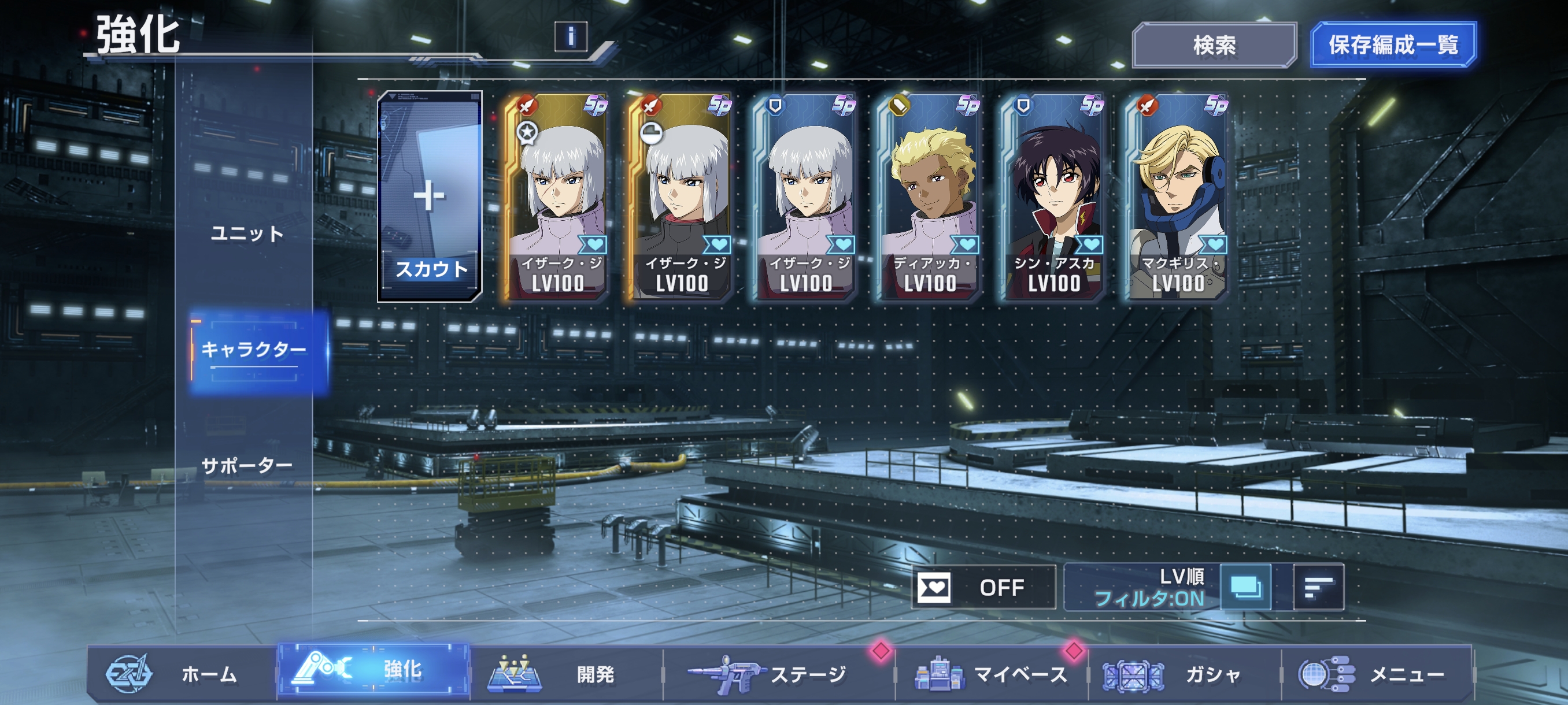Open the マクギリス character card

click(x=1178, y=198)
